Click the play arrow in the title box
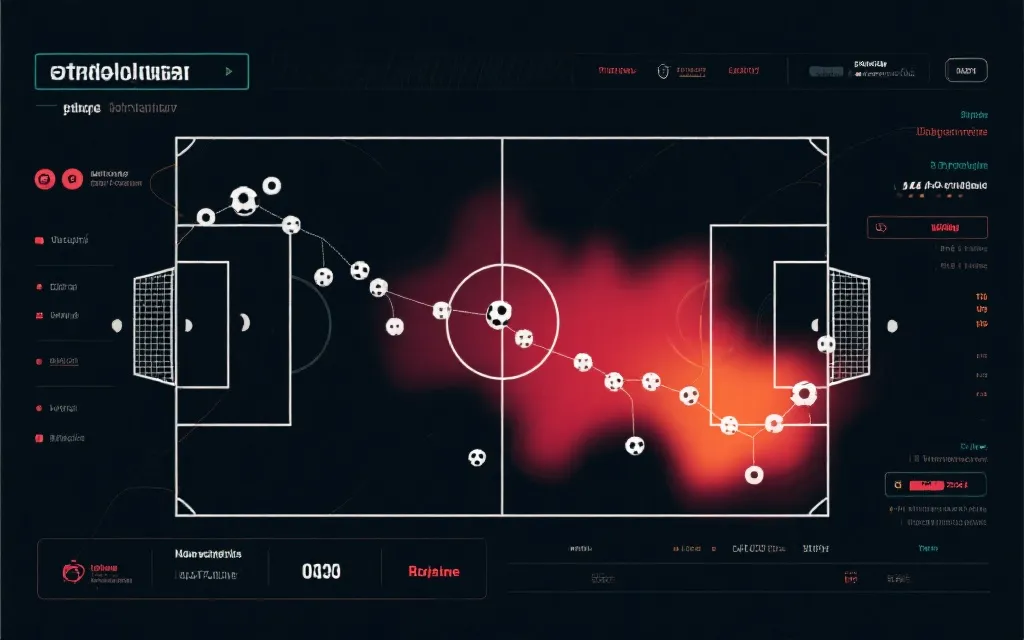The width and height of the screenshot is (1024, 640). [x=229, y=71]
